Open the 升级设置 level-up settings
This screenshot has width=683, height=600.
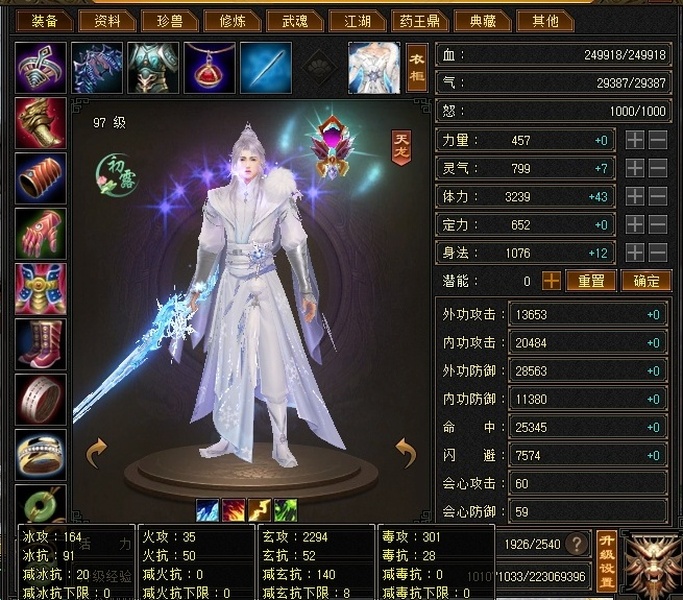pos(606,560)
